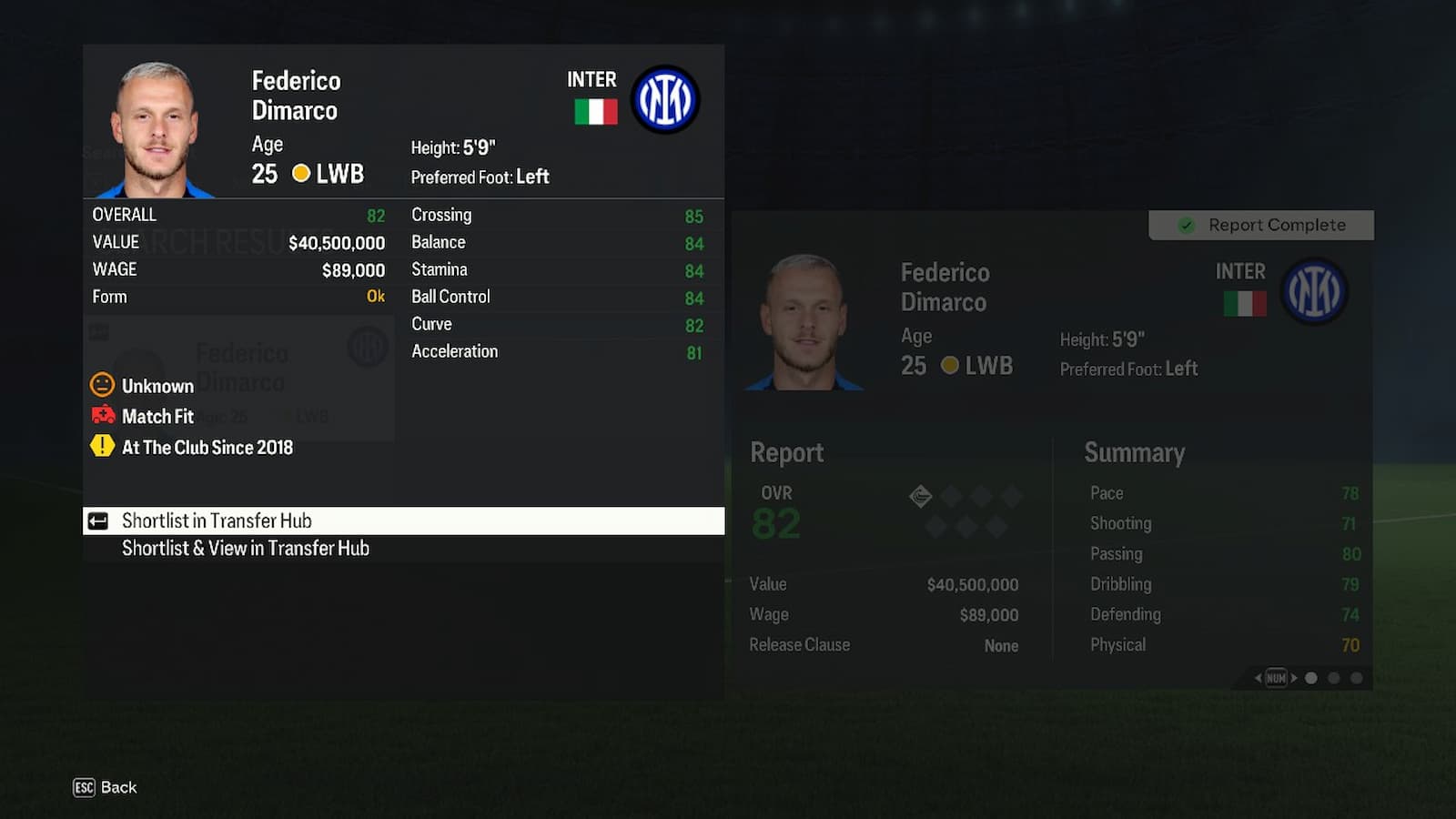The width and height of the screenshot is (1456, 819).
Task: Click the warning icon next to At The Club Since 2018
Action: (x=102, y=448)
